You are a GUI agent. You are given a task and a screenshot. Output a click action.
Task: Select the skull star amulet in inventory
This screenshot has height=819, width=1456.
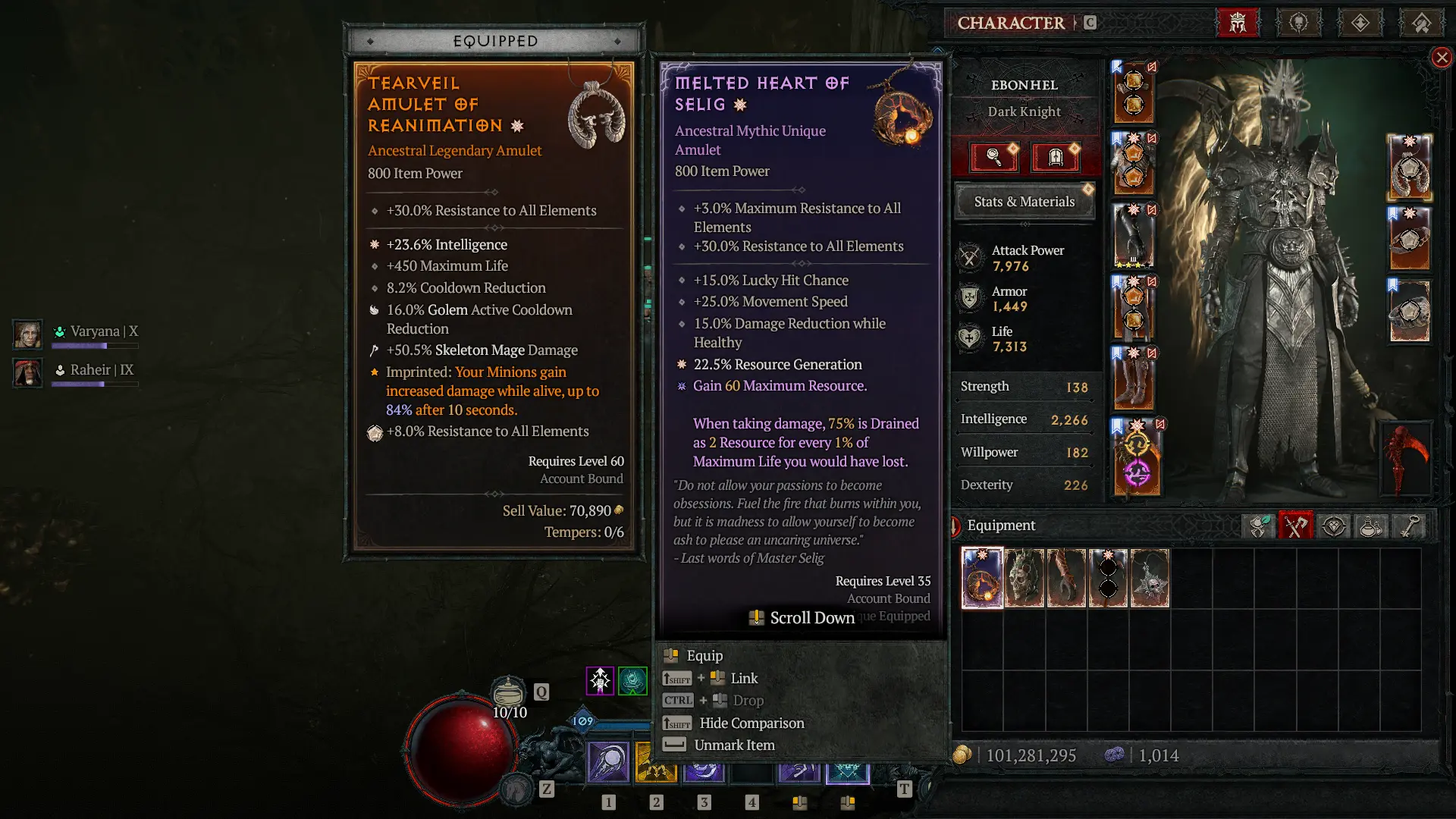(x=1150, y=579)
